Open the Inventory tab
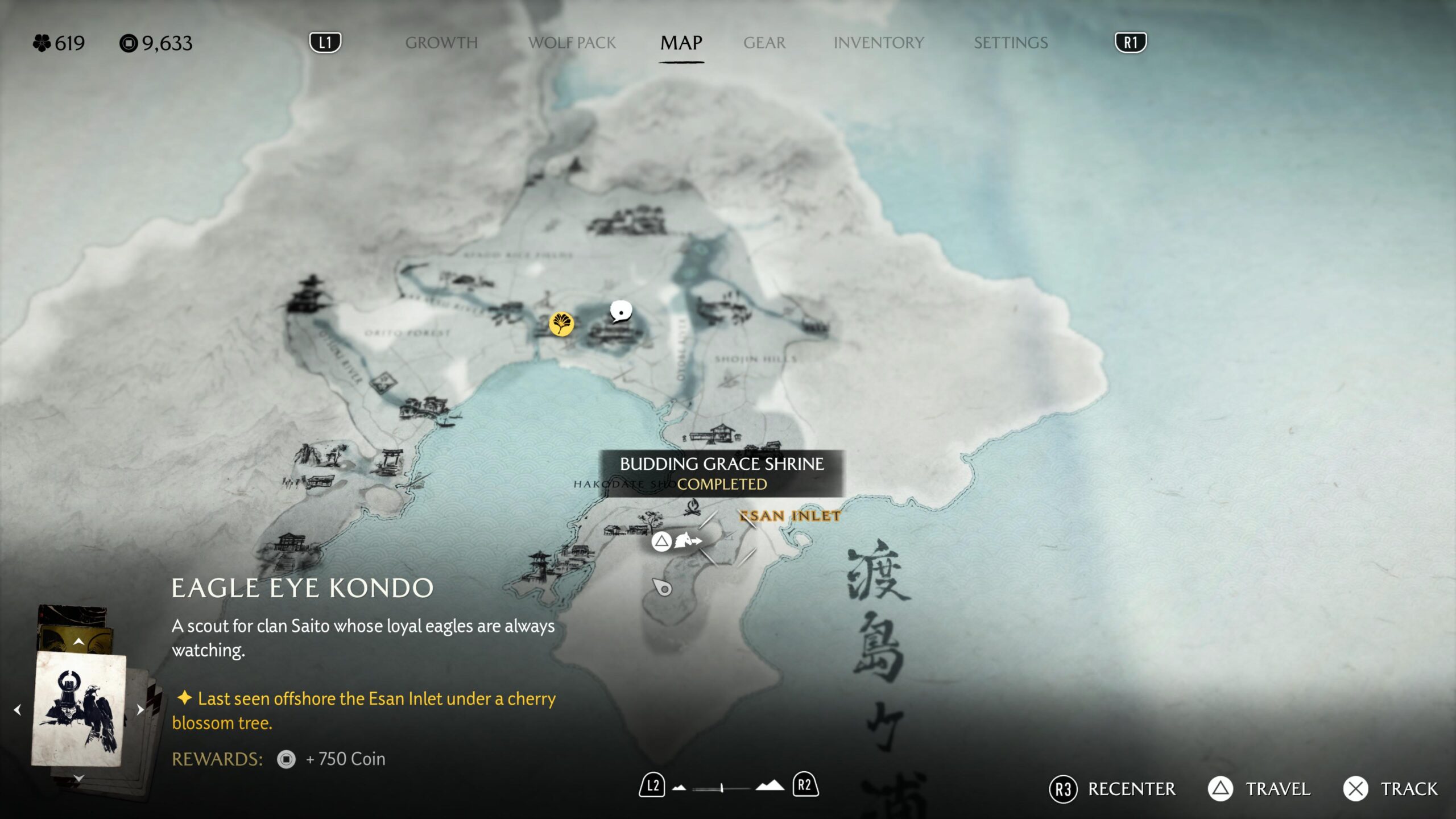 (x=878, y=43)
